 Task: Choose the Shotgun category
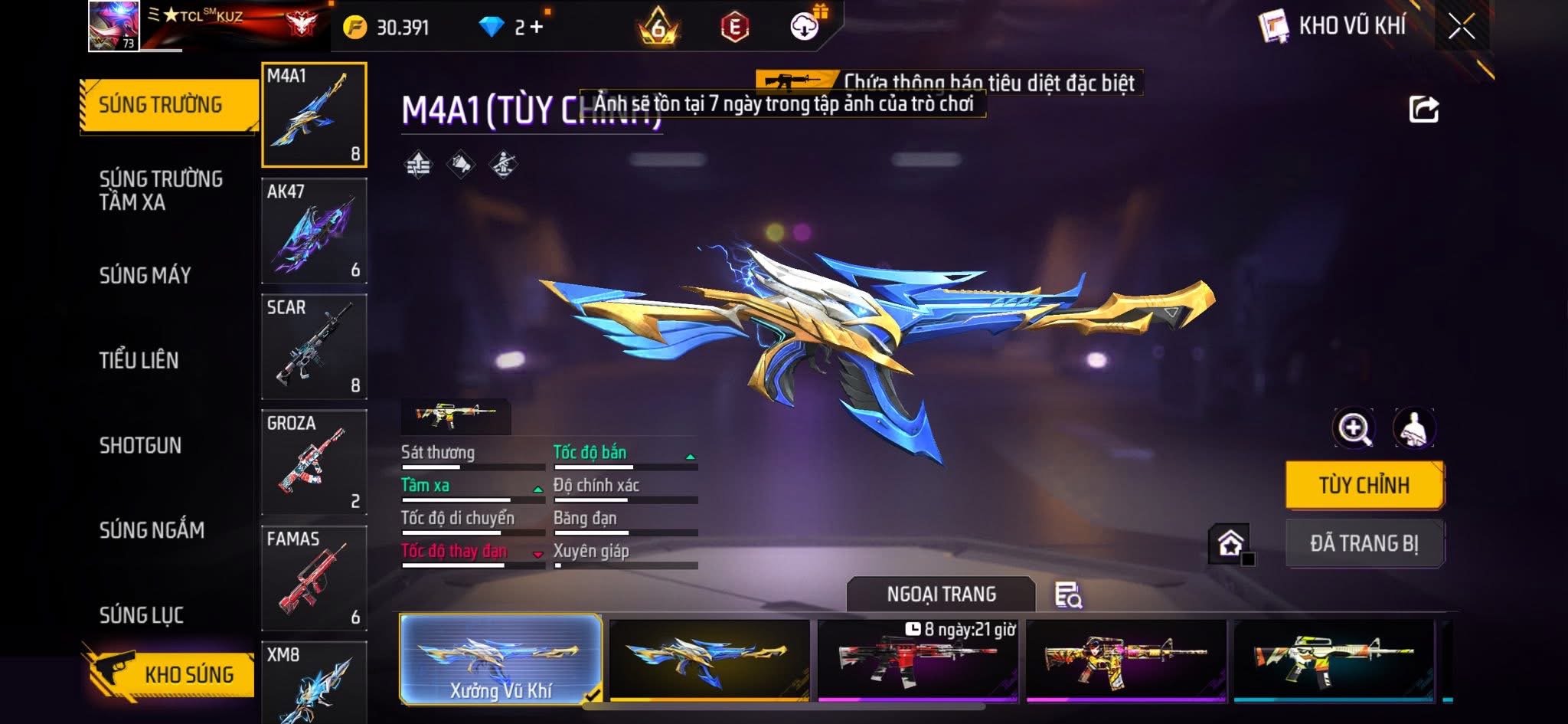point(140,445)
